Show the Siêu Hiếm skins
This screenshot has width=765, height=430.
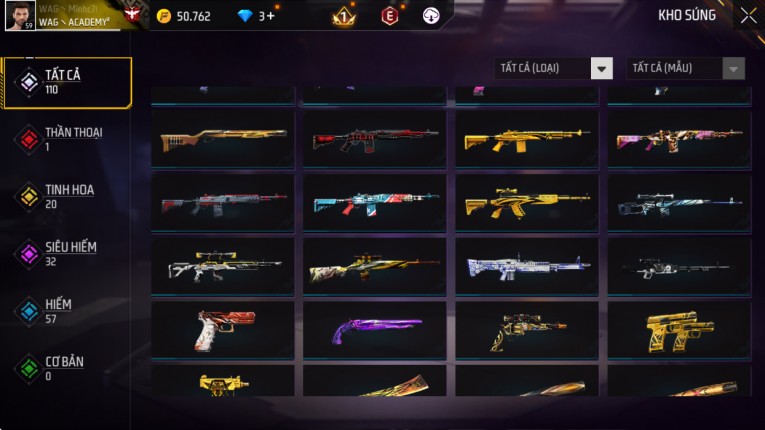tap(68, 253)
